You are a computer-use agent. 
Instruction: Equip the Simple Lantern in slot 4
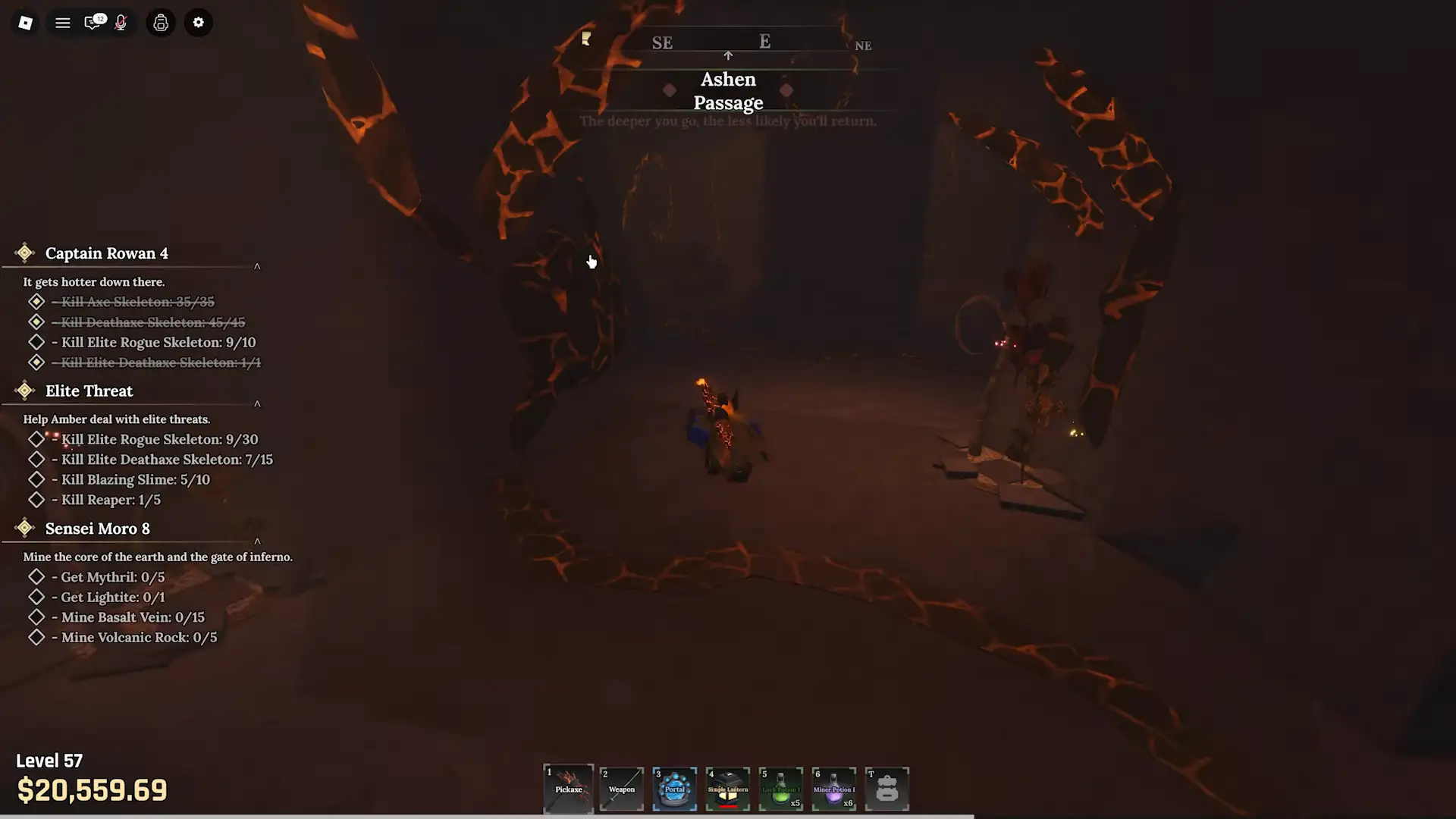727,789
